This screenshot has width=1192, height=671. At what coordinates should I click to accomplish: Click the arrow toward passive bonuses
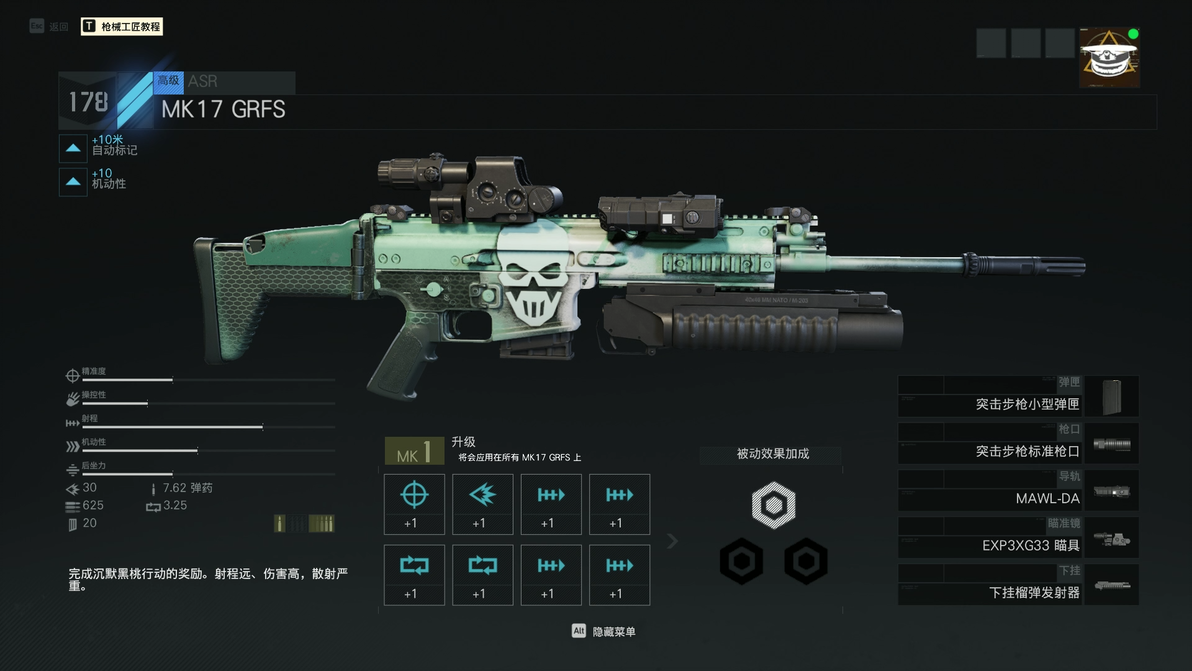point(673,541)
